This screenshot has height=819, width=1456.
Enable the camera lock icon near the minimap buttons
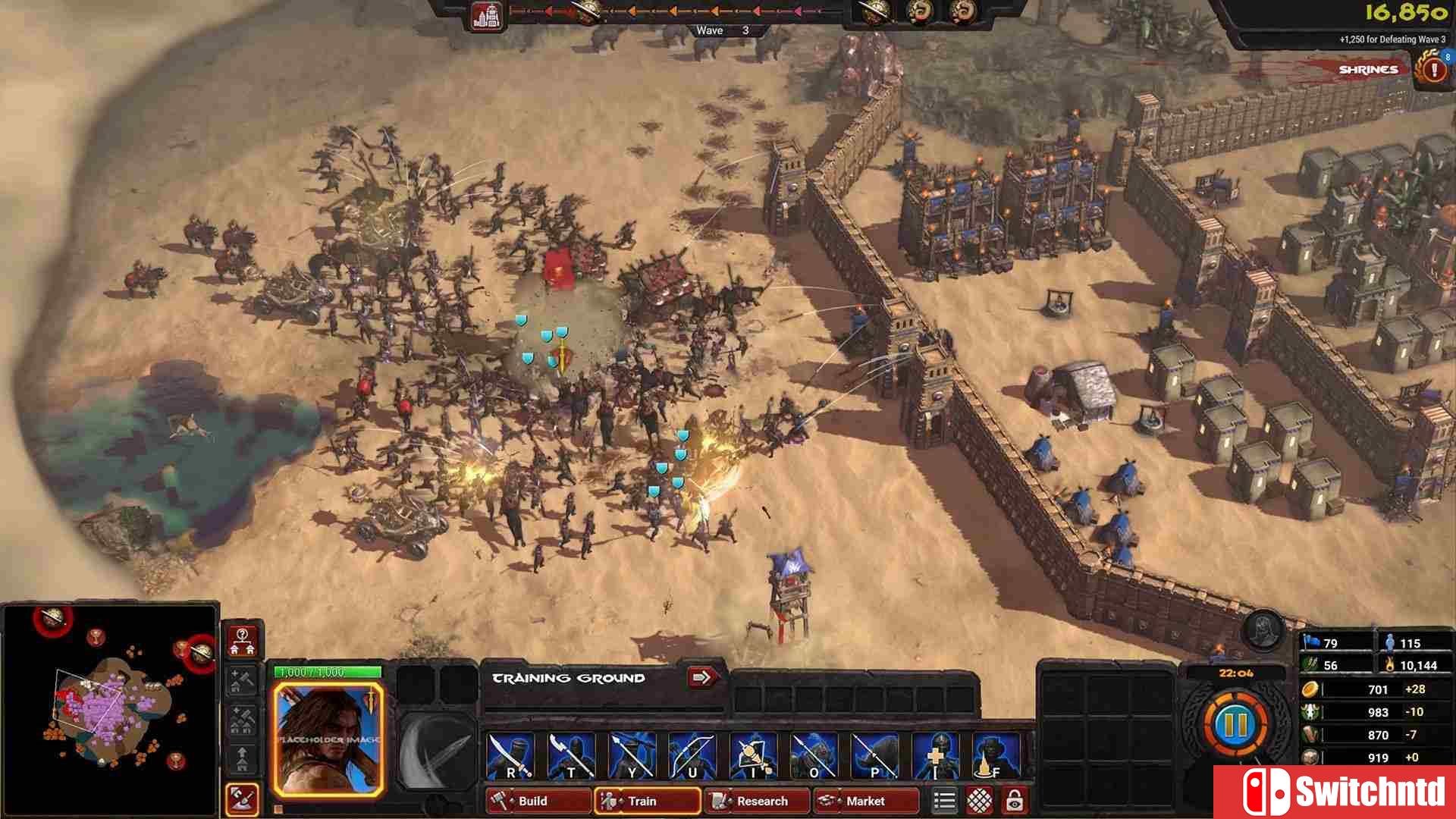[x=1013, y=799]
